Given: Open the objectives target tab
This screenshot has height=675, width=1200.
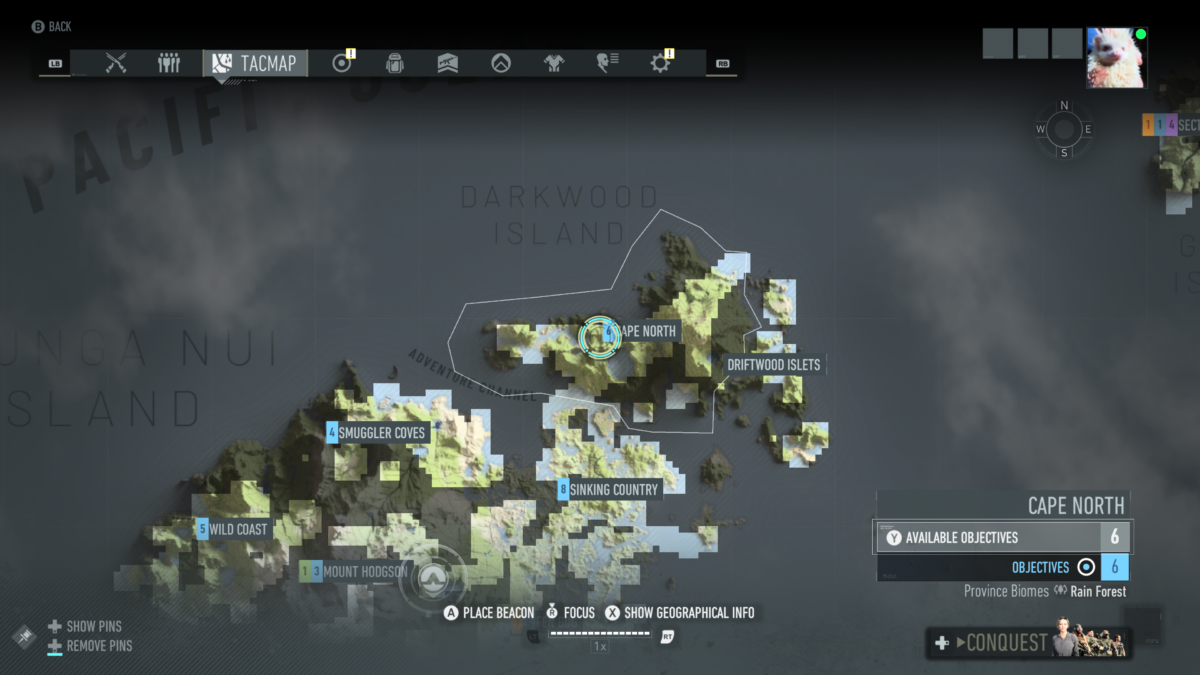Looking at the screenshot, I should 342,63.
